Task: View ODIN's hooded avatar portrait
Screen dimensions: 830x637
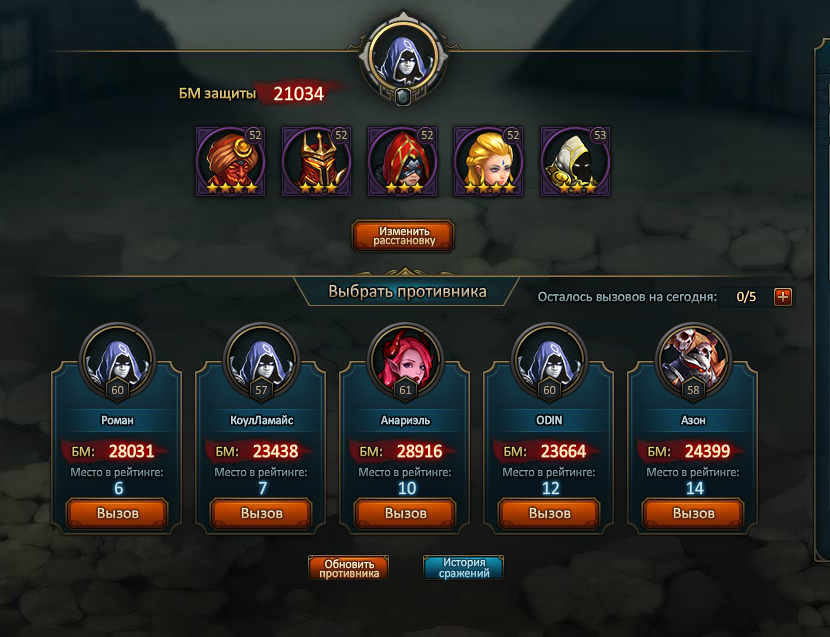Action: [x=549, y=359]
